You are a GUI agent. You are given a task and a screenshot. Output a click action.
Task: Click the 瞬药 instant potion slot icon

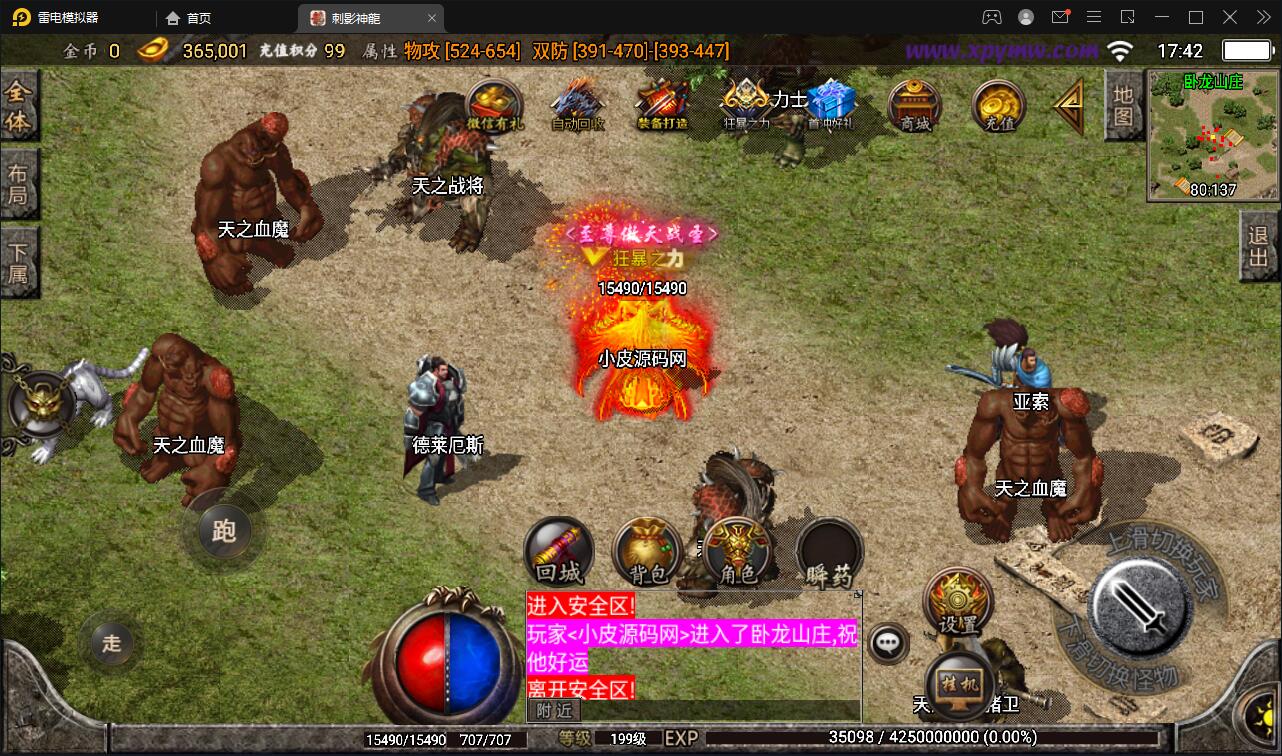828,551
